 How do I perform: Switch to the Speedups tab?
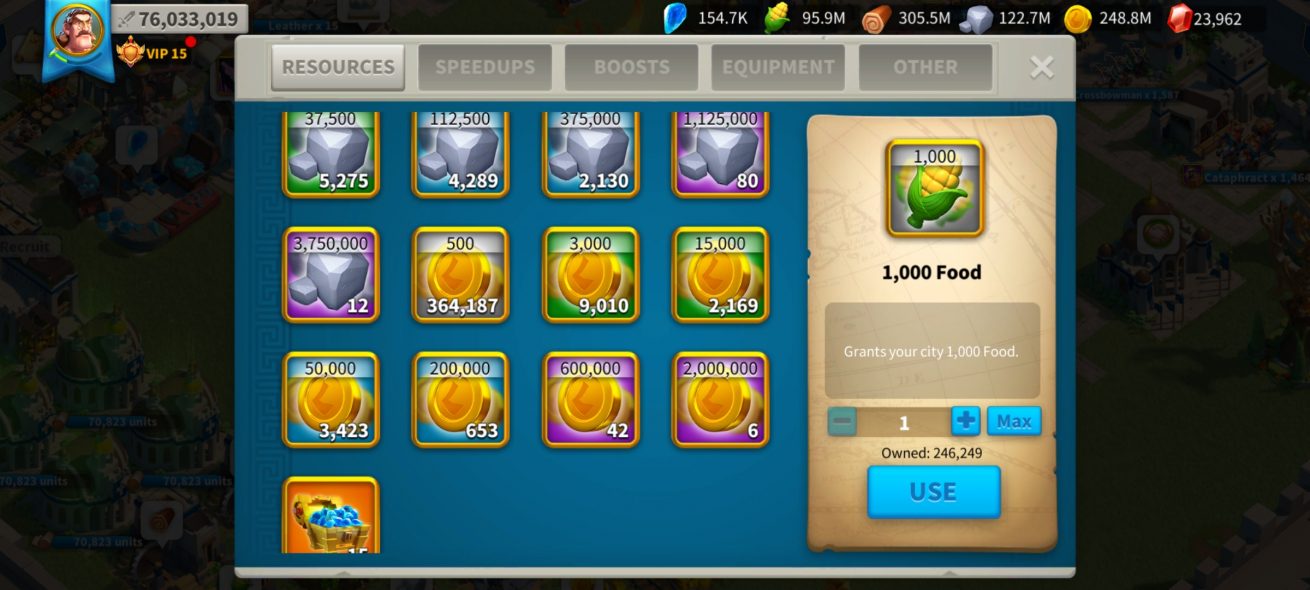pos(485,67)
